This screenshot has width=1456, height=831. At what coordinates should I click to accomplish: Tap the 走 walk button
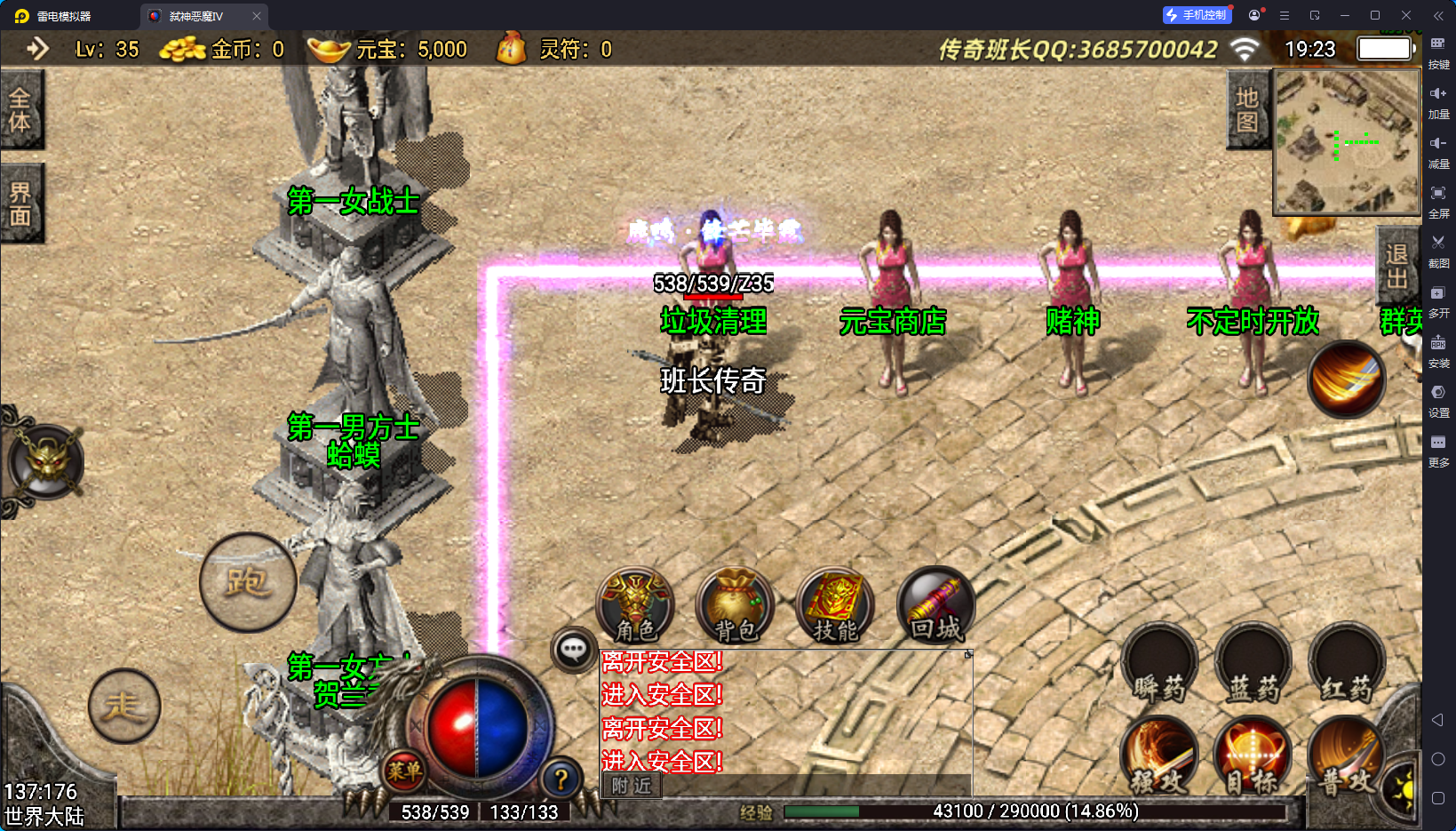124,707
